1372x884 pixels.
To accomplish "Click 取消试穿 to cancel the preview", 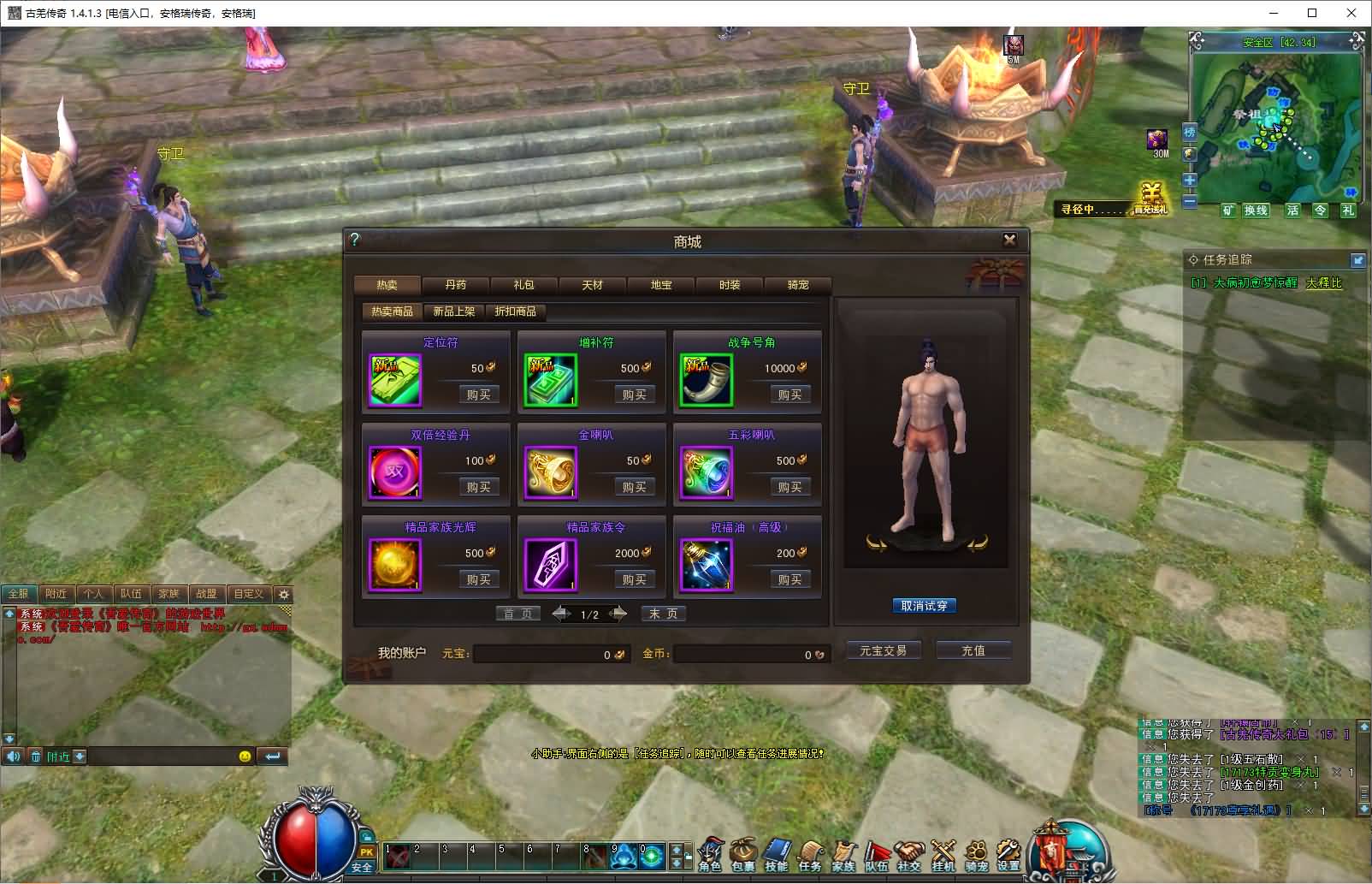I will click(924, 606).
